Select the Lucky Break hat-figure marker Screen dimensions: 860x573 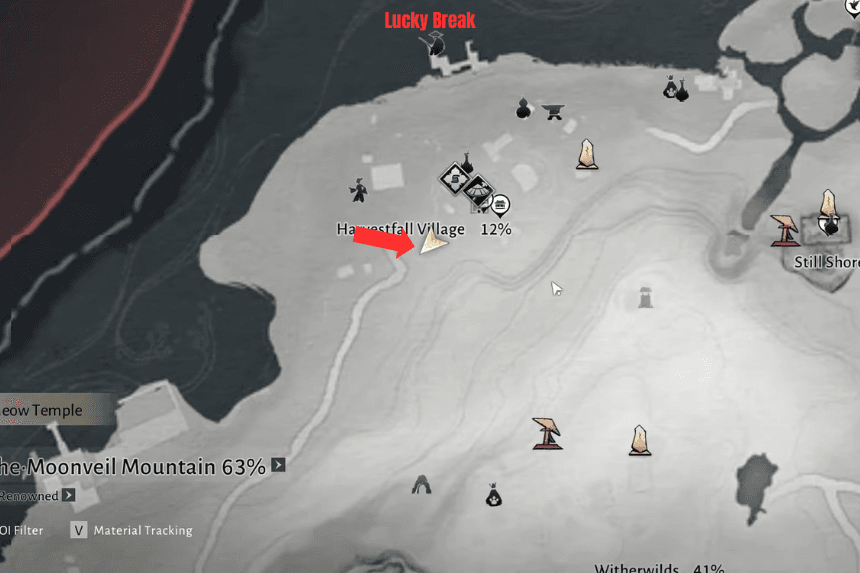435,42
